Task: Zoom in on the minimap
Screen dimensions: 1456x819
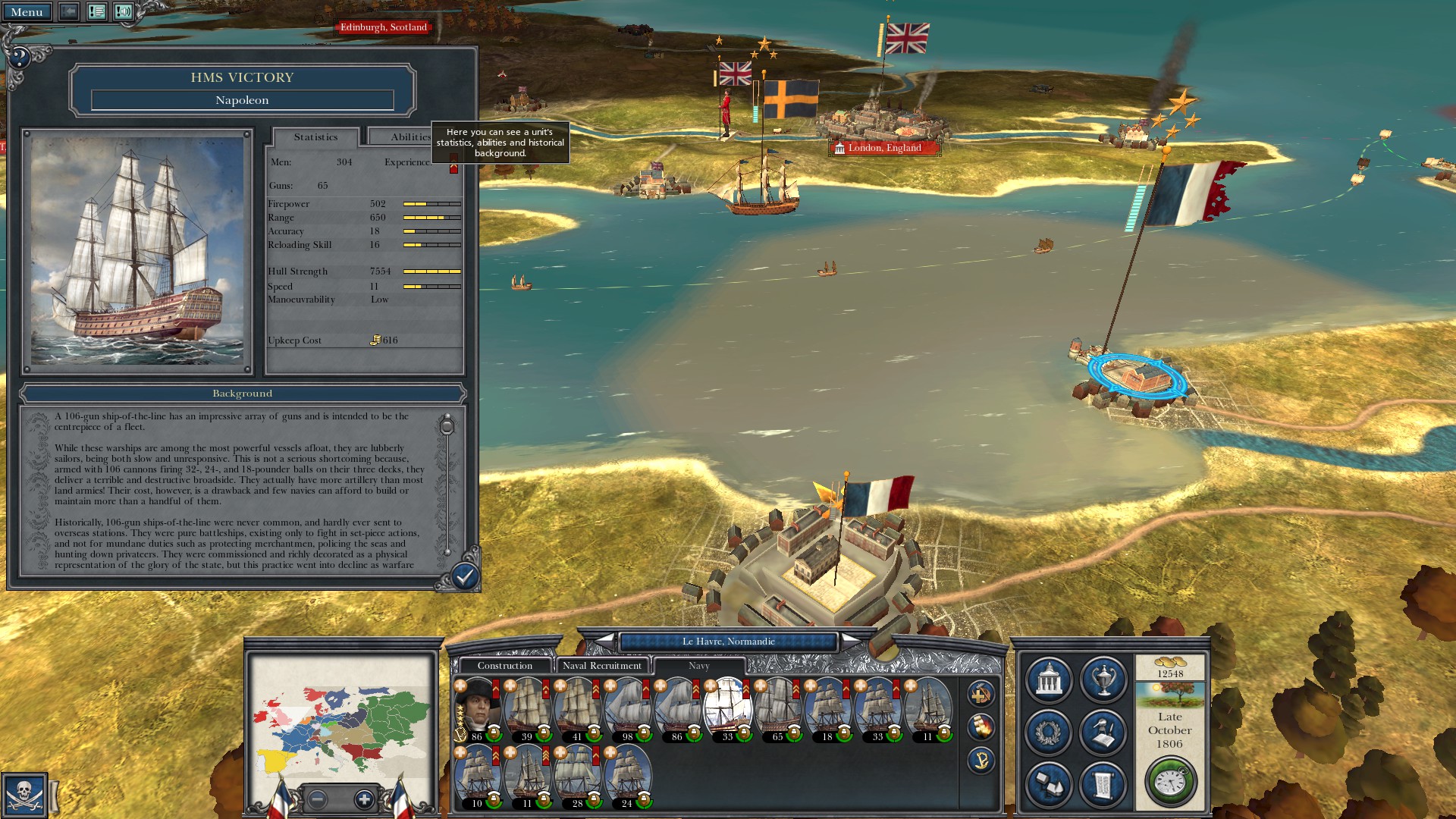Action: tap(364, 799)
